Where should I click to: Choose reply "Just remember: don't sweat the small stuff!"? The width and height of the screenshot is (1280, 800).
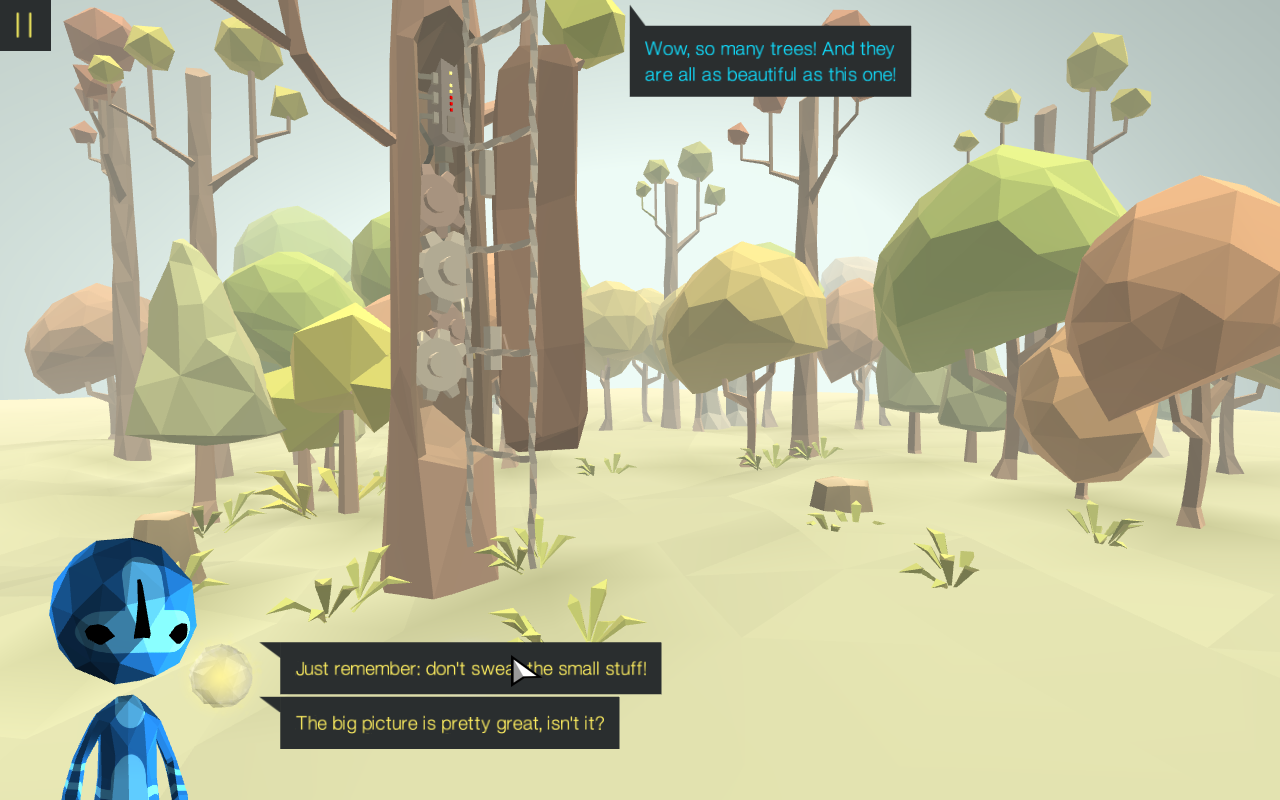point(470,668)
